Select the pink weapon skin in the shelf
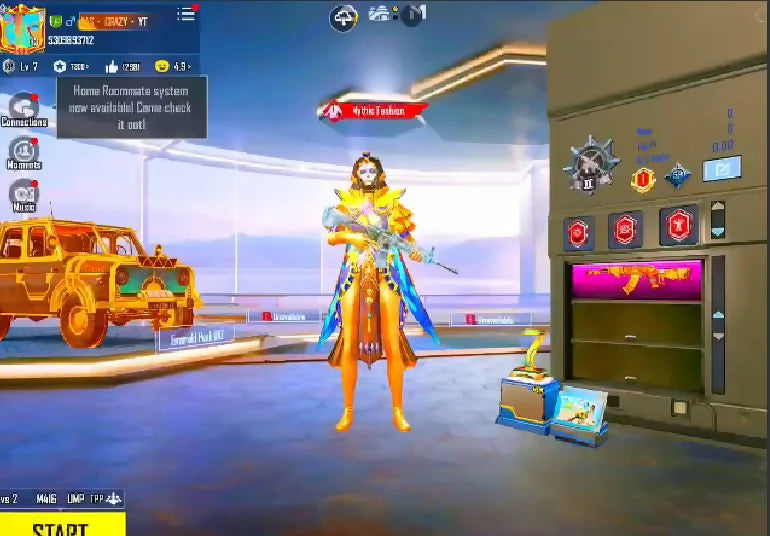Image resolution: width=770 pixels, height=536 pixels. click(x=636, y=279)
